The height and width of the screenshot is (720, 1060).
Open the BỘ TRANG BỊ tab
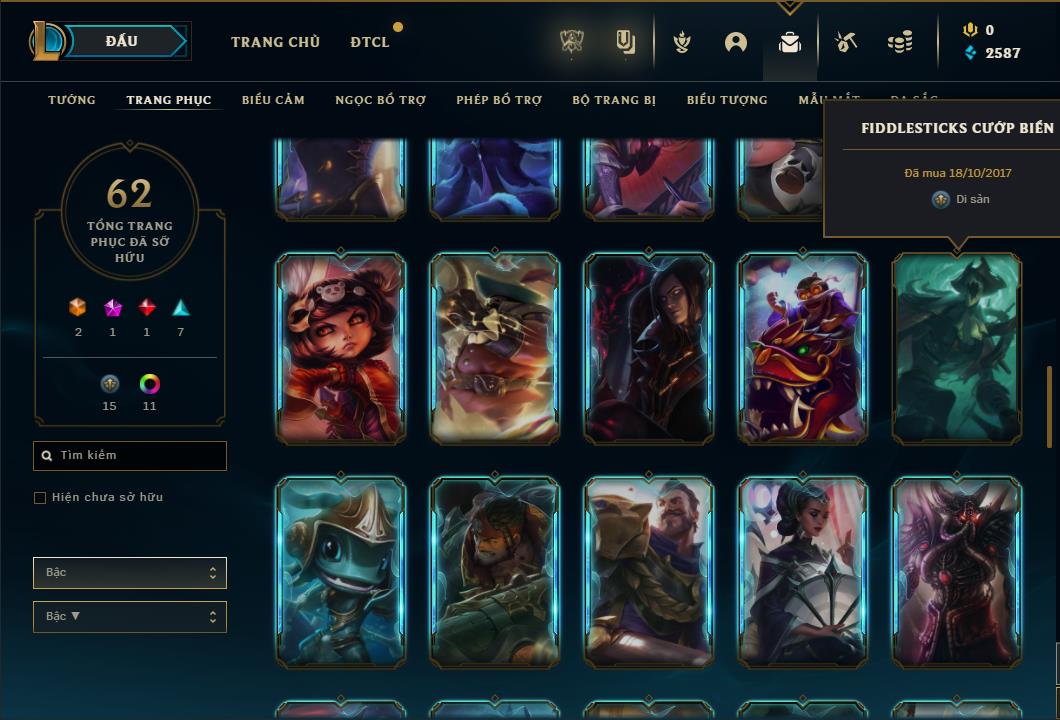coord(614,100)
